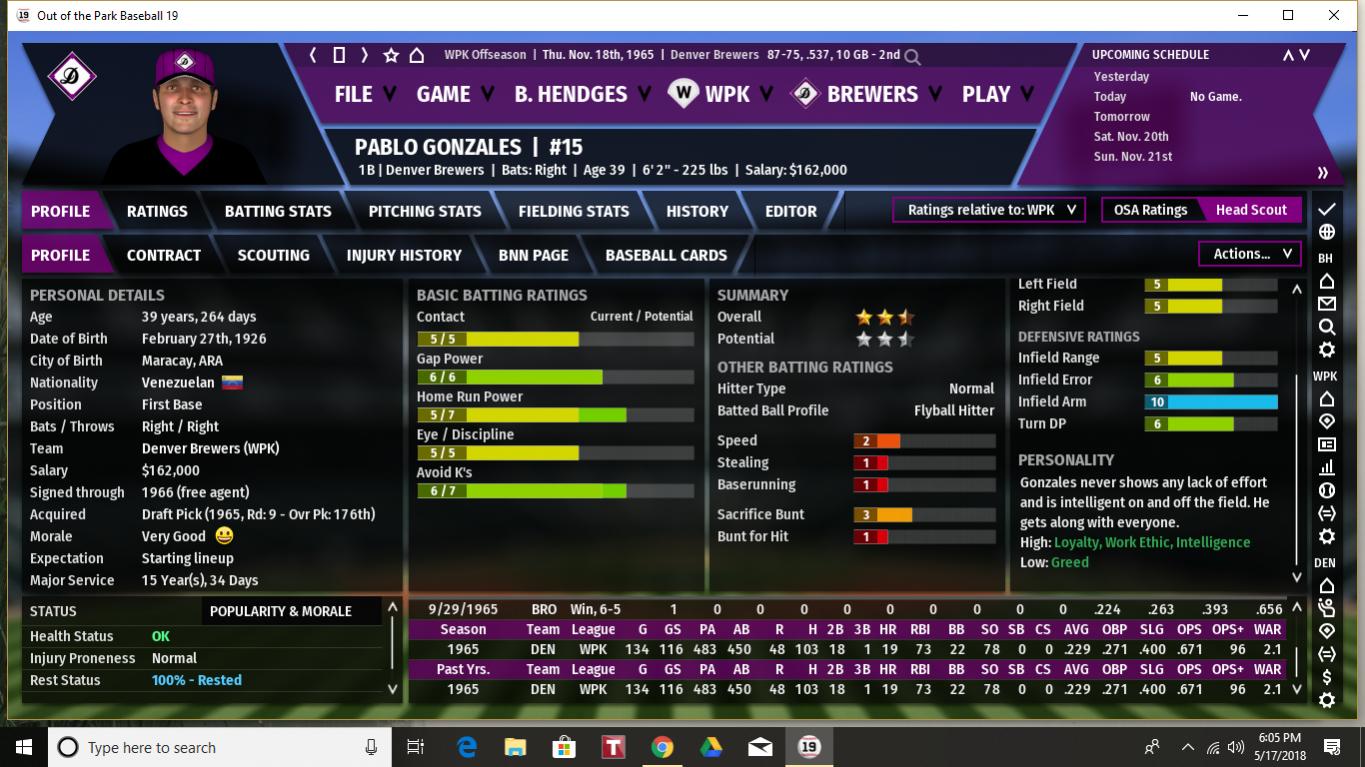Switch ratings to Head Scout
The width and height of the screenshot is (1365, 767).
point(1251,210)
